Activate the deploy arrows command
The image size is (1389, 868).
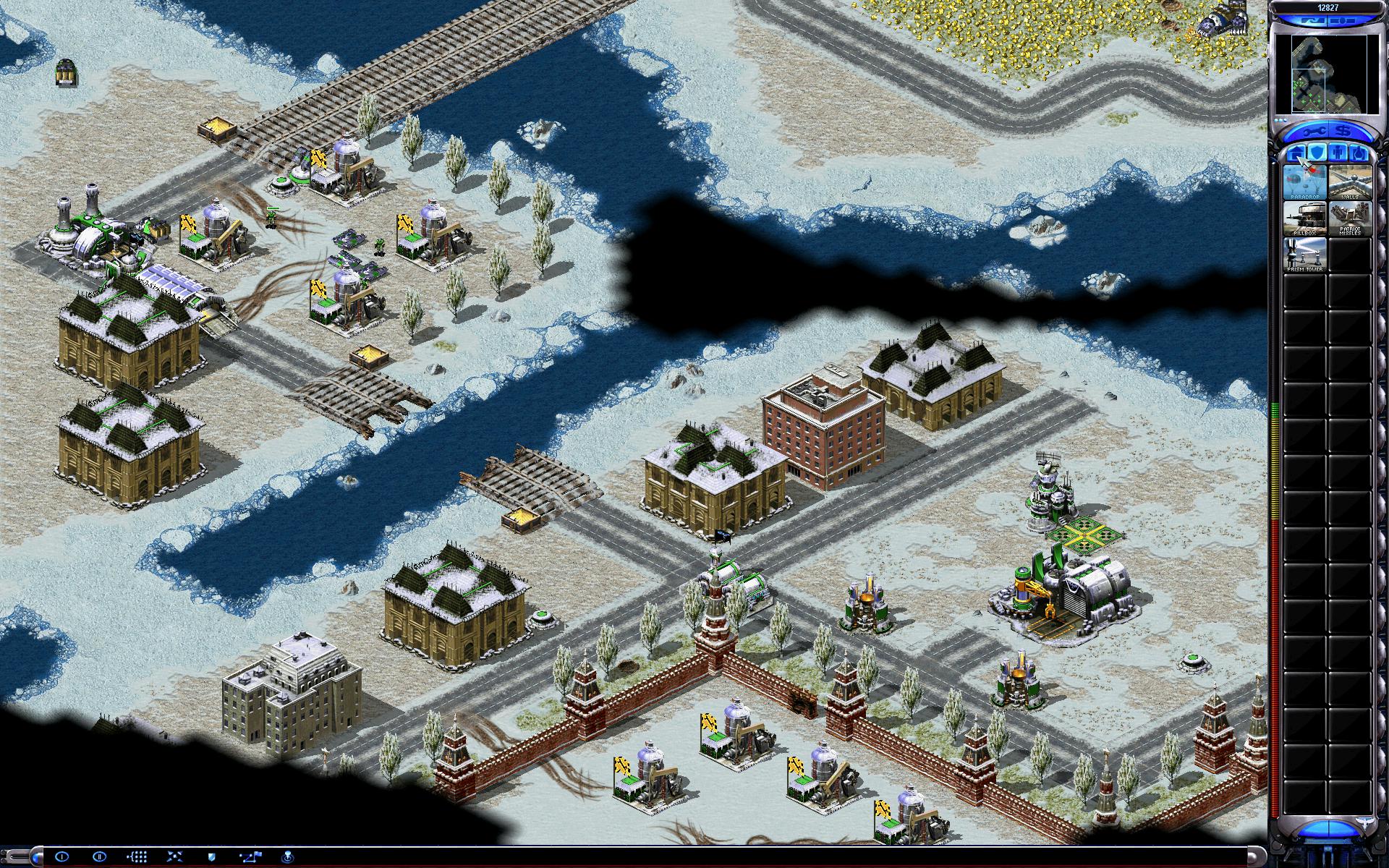click(x=174, y=856)
